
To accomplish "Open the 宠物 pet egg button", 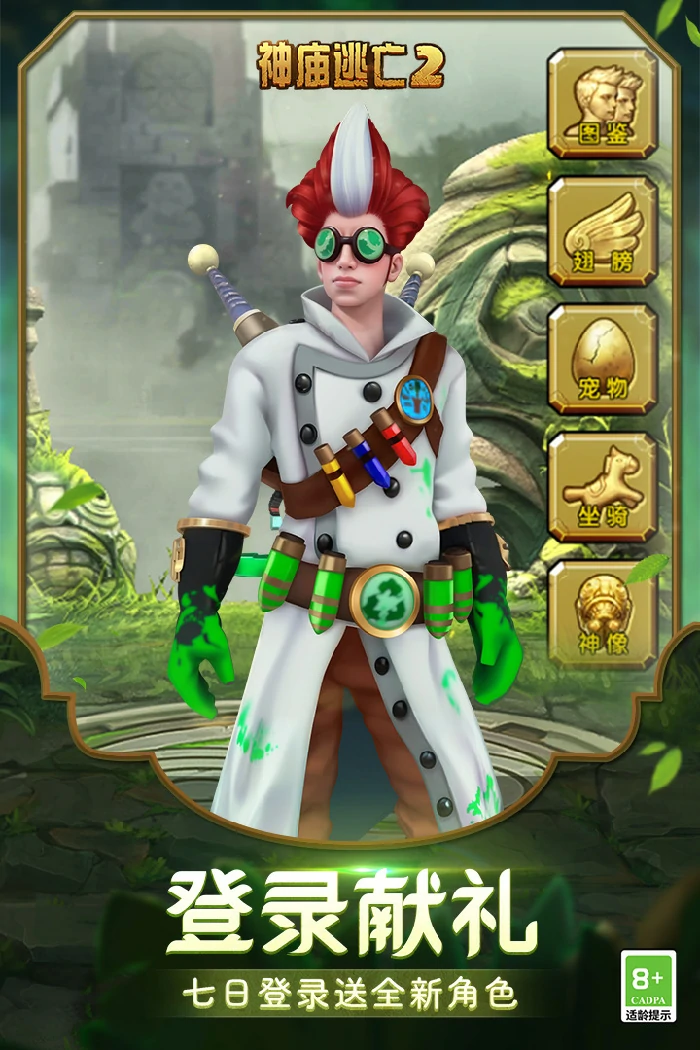I will [x=602, y=359].
